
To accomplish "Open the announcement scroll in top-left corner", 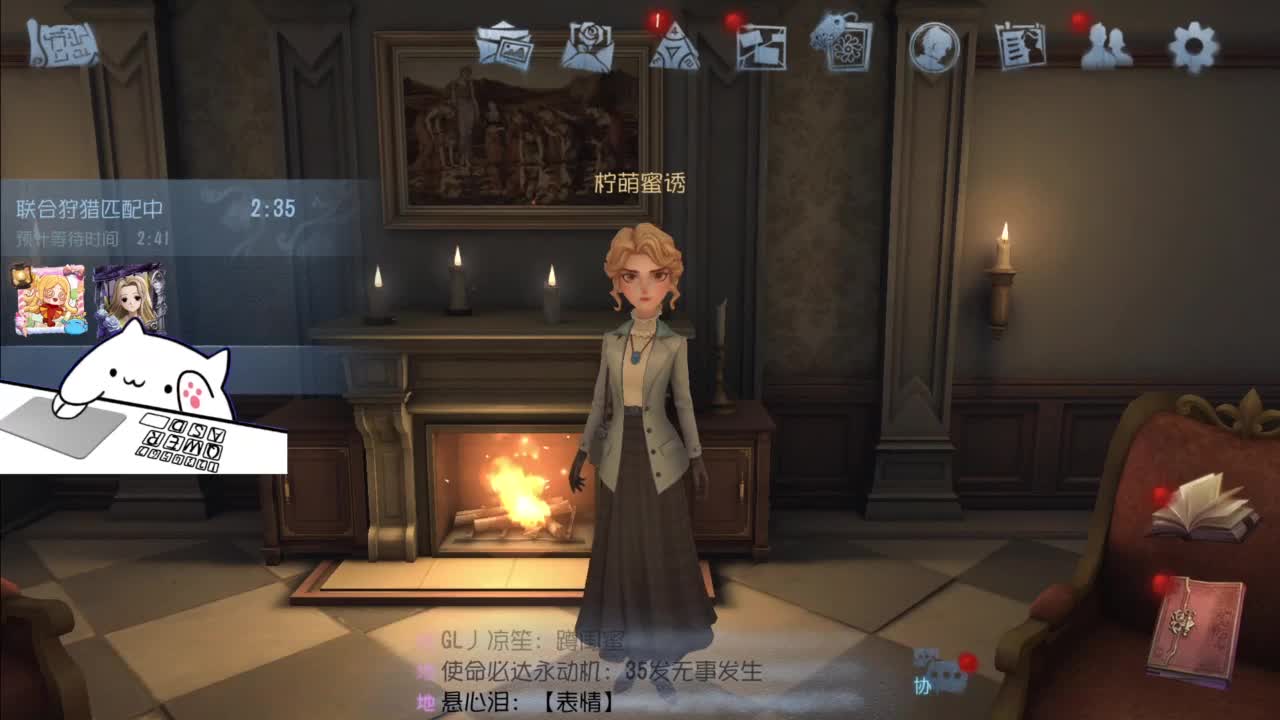I will pos(62,45).
